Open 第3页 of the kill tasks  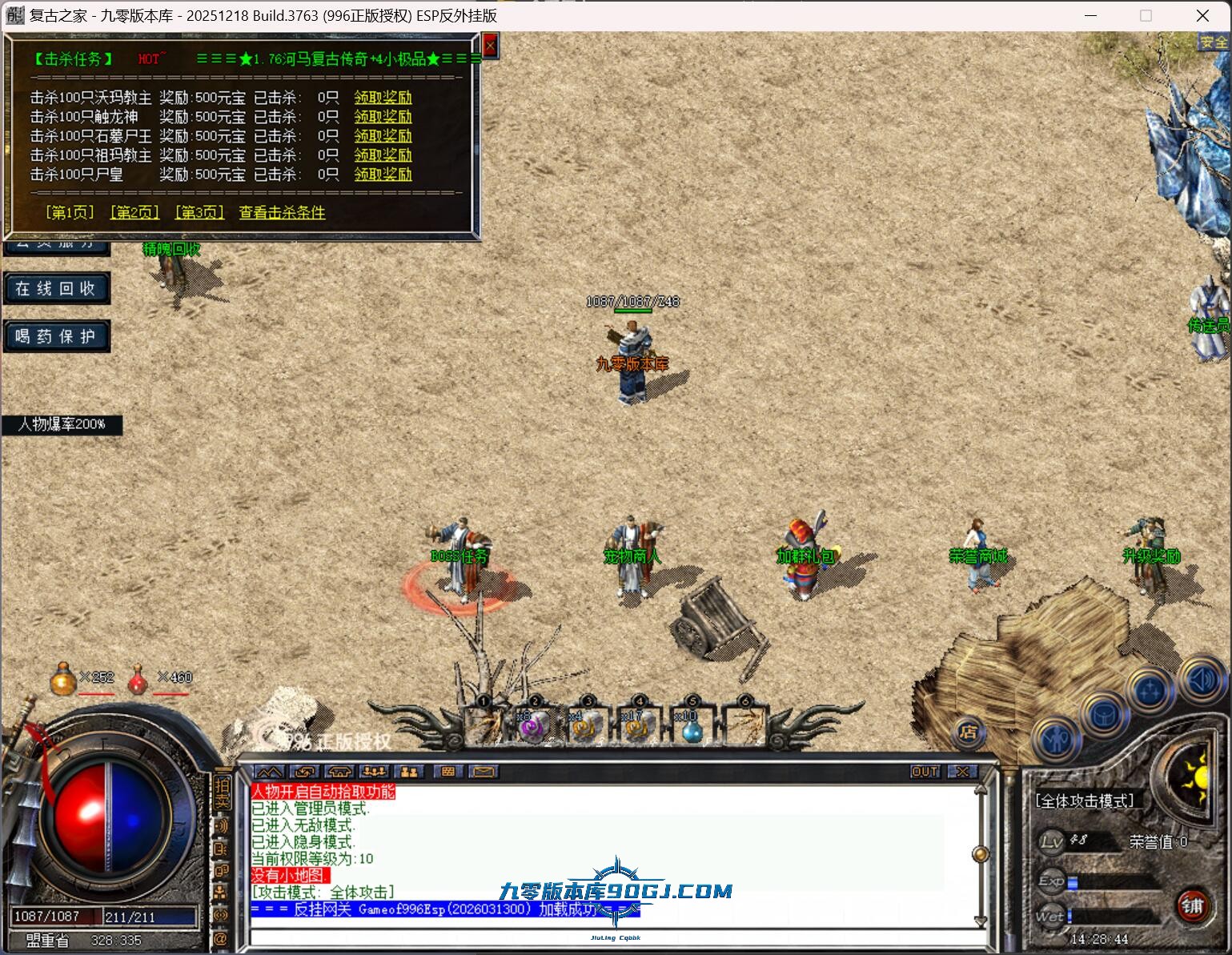pos(199,212)
